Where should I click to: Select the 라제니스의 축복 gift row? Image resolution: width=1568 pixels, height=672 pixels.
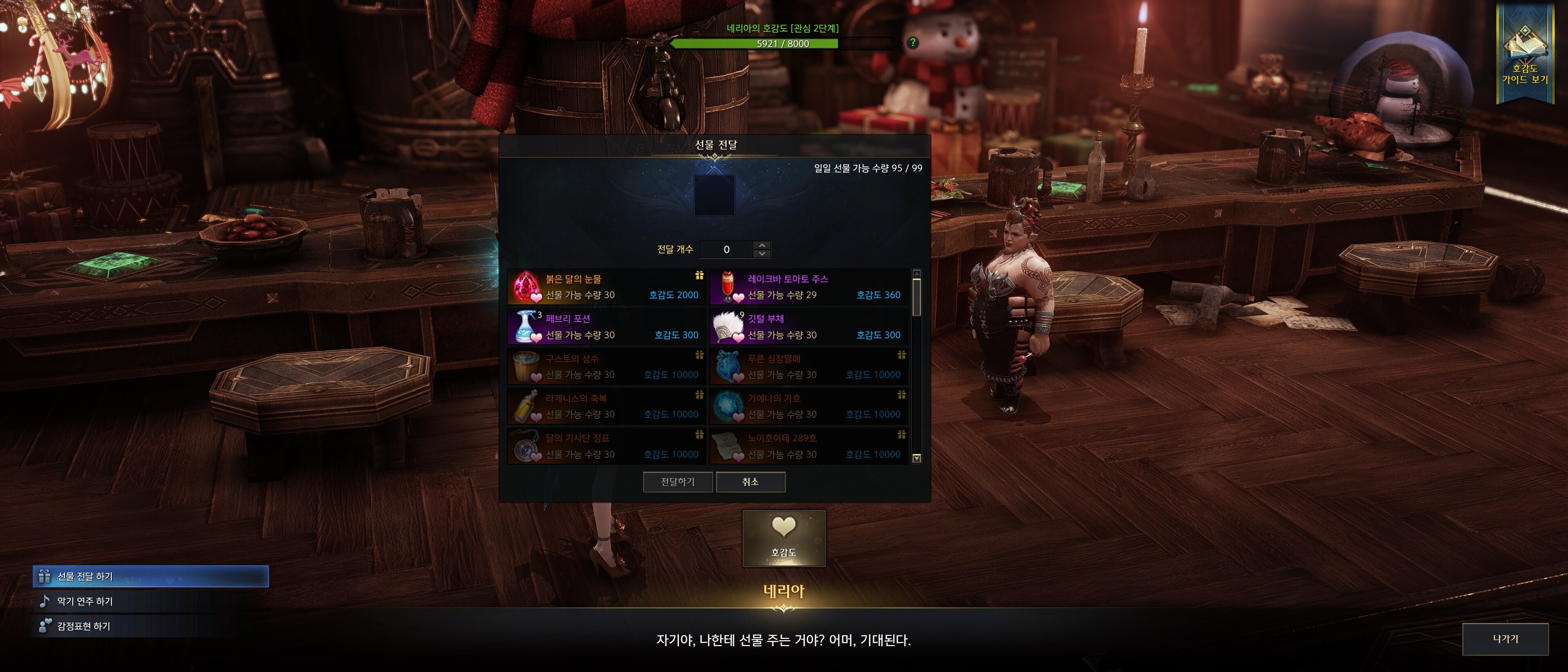[606, 406]
